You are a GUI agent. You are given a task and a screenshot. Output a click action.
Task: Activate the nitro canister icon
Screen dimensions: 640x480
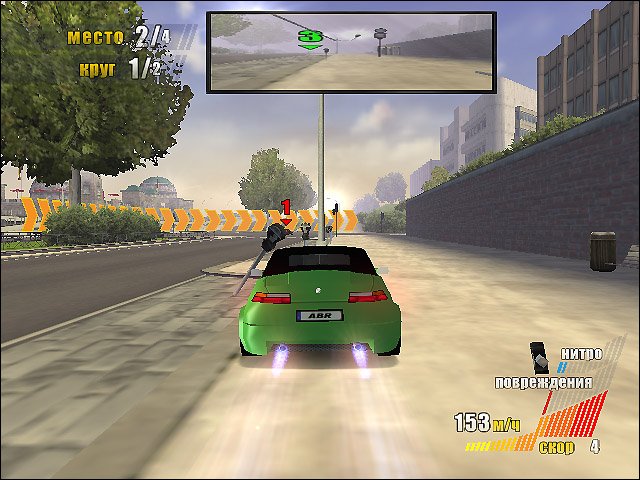pos(540,355)
